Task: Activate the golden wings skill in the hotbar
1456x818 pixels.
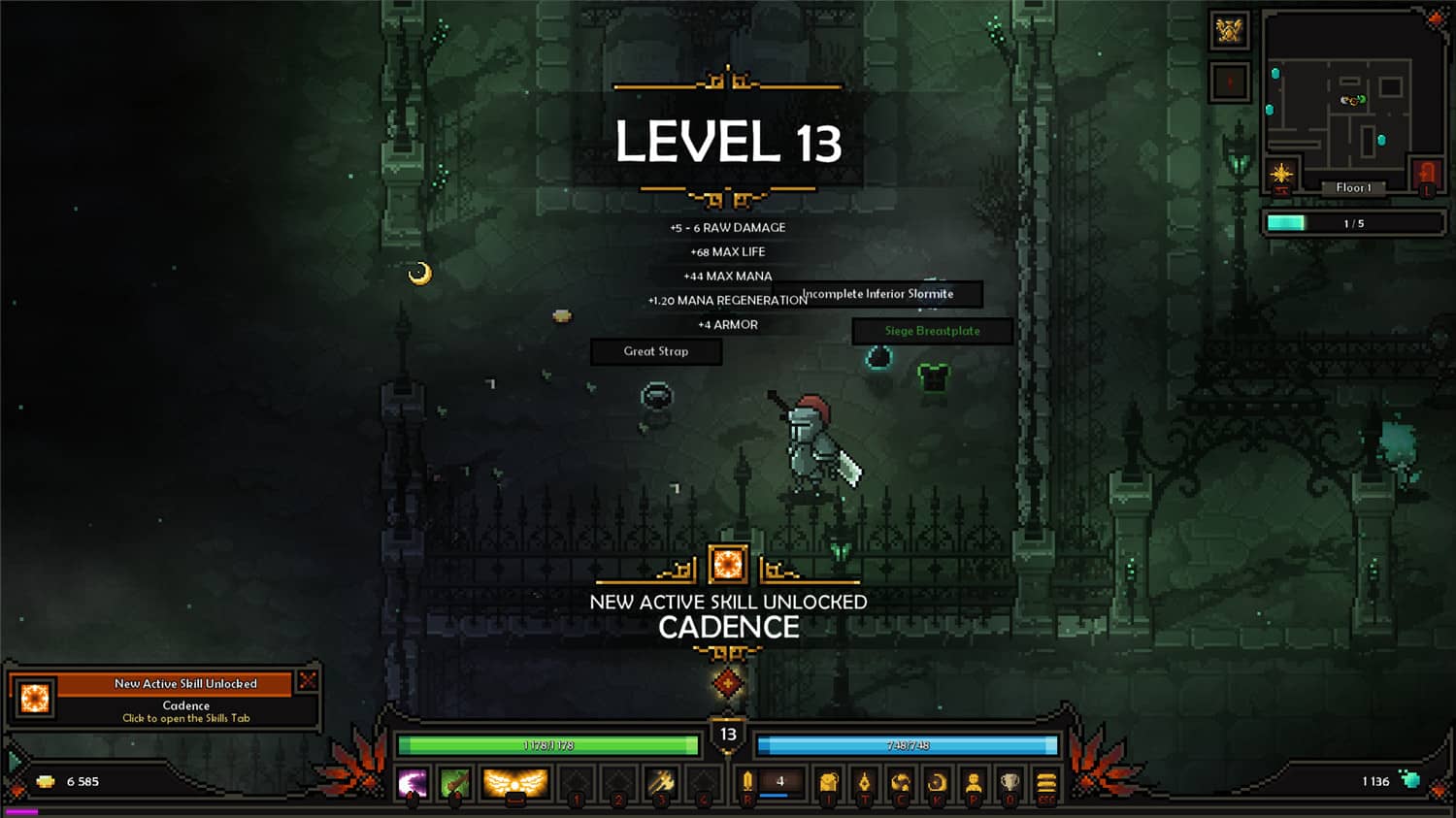Action: (514, 782)
